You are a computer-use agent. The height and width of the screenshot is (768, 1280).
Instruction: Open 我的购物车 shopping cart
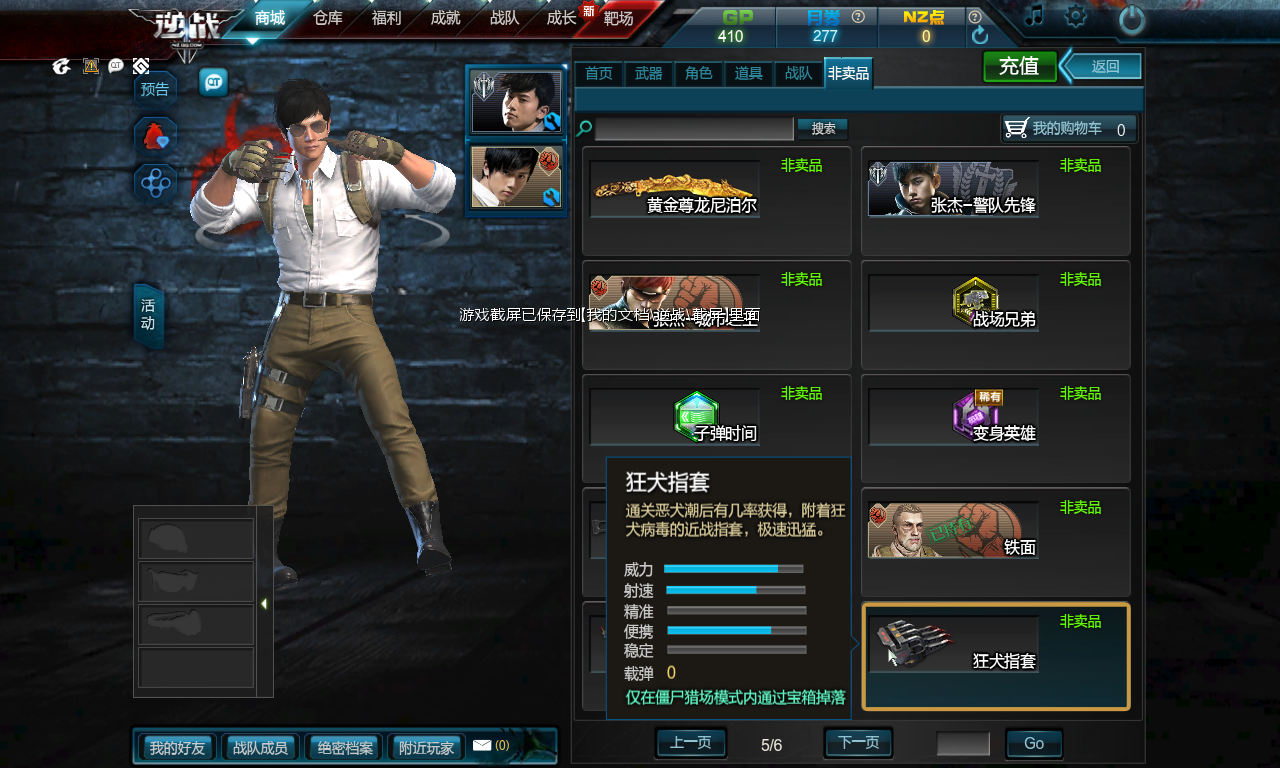coord(1069,129)
